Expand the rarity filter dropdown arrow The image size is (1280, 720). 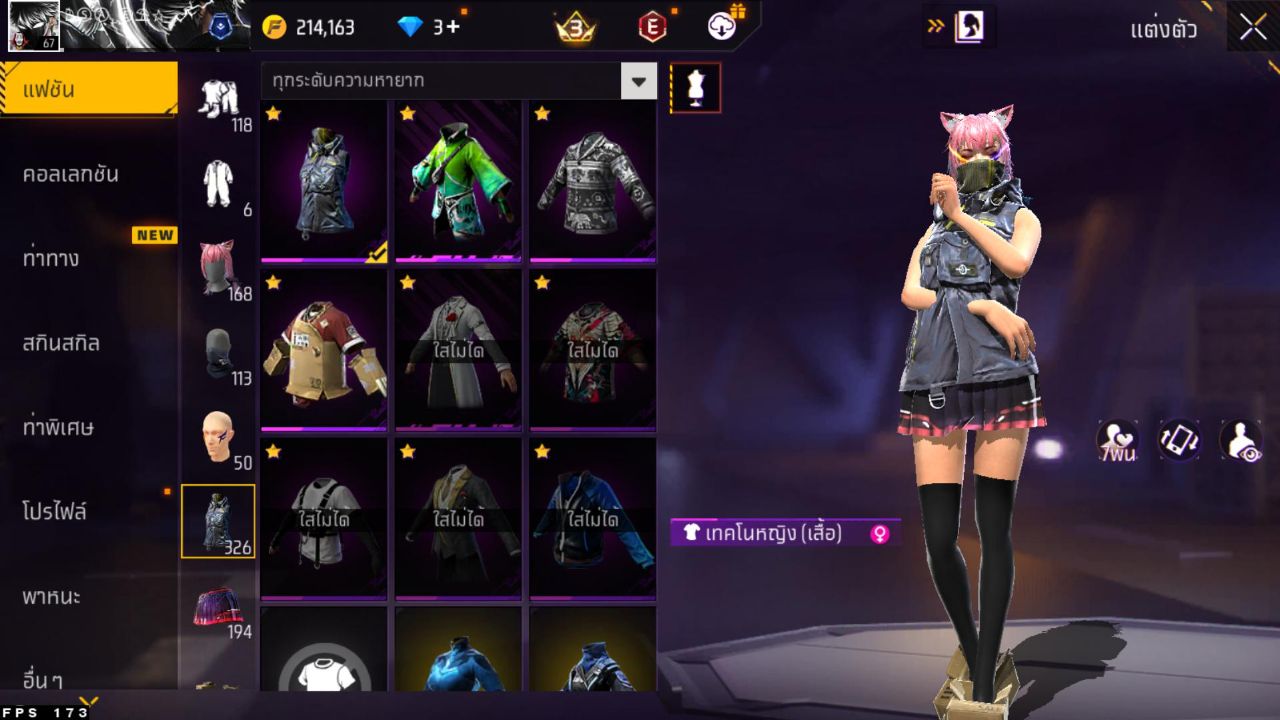[x=640, y=81]
